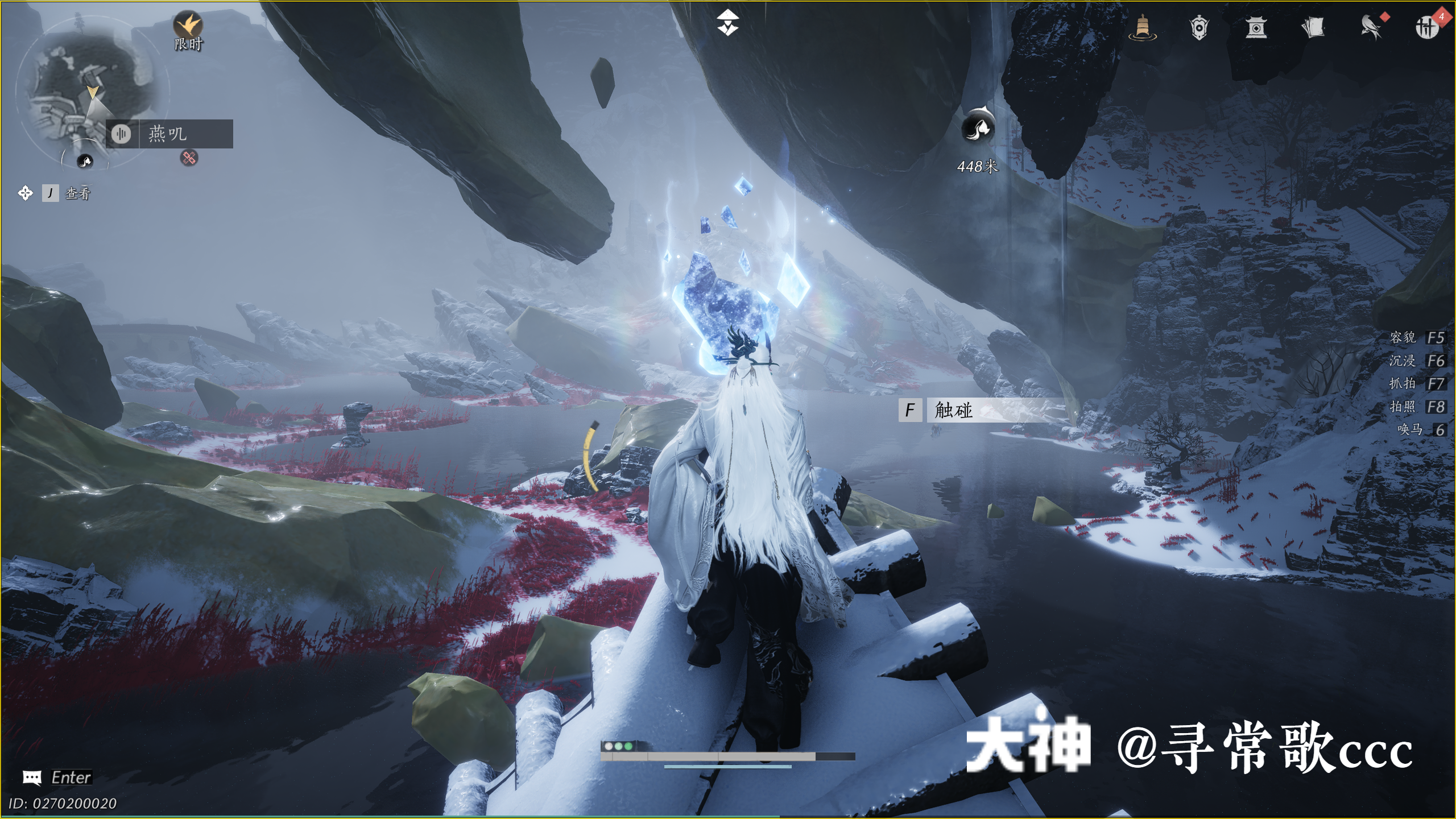Select the 拍照 photo mode shortcut
Screen dimensions: 1456x819
pos(1416,407)
